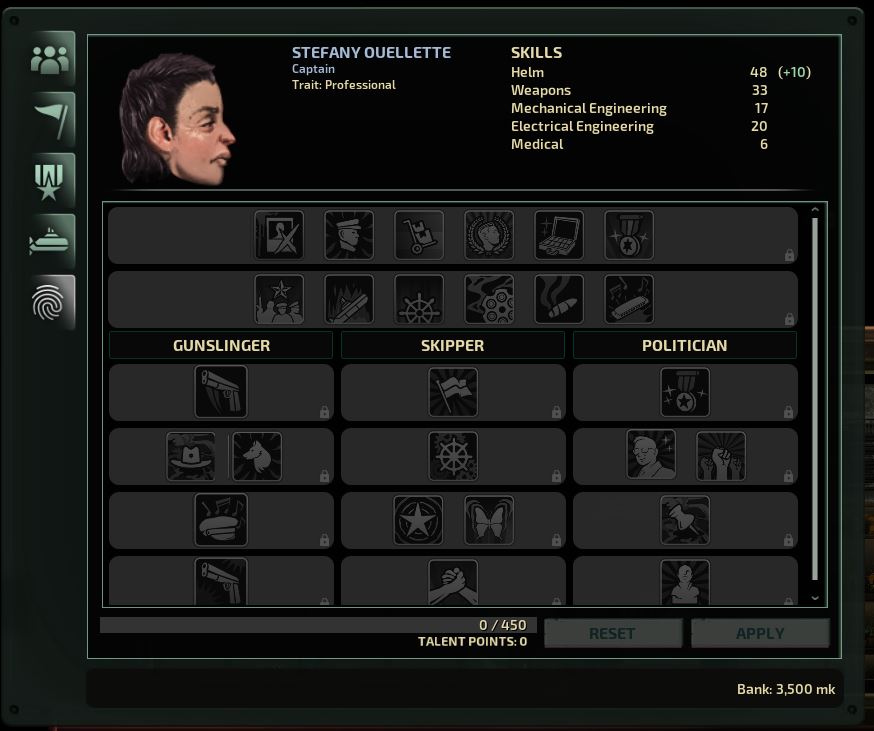
Task: Choose the harmonica talent icon
Action: click(x=629, y=299)
